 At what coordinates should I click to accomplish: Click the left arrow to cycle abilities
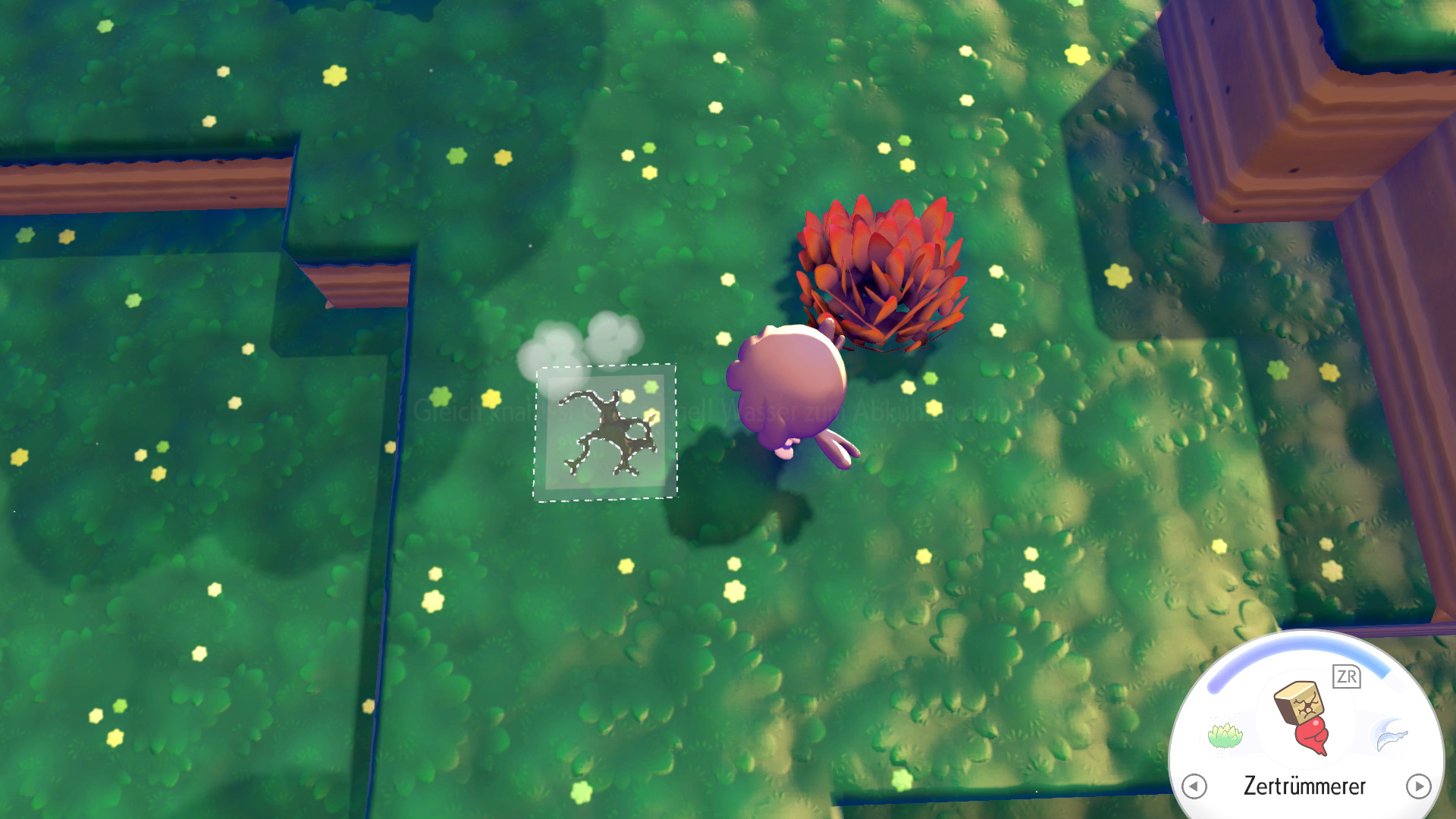(1194, 786)
